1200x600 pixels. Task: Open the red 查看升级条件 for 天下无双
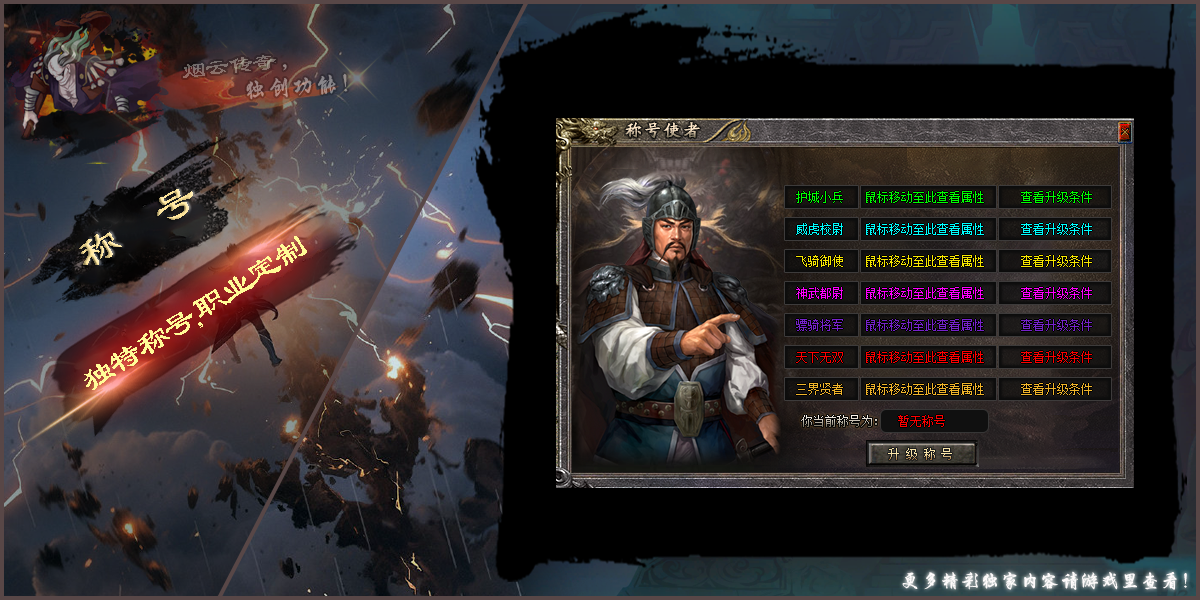1055,358
